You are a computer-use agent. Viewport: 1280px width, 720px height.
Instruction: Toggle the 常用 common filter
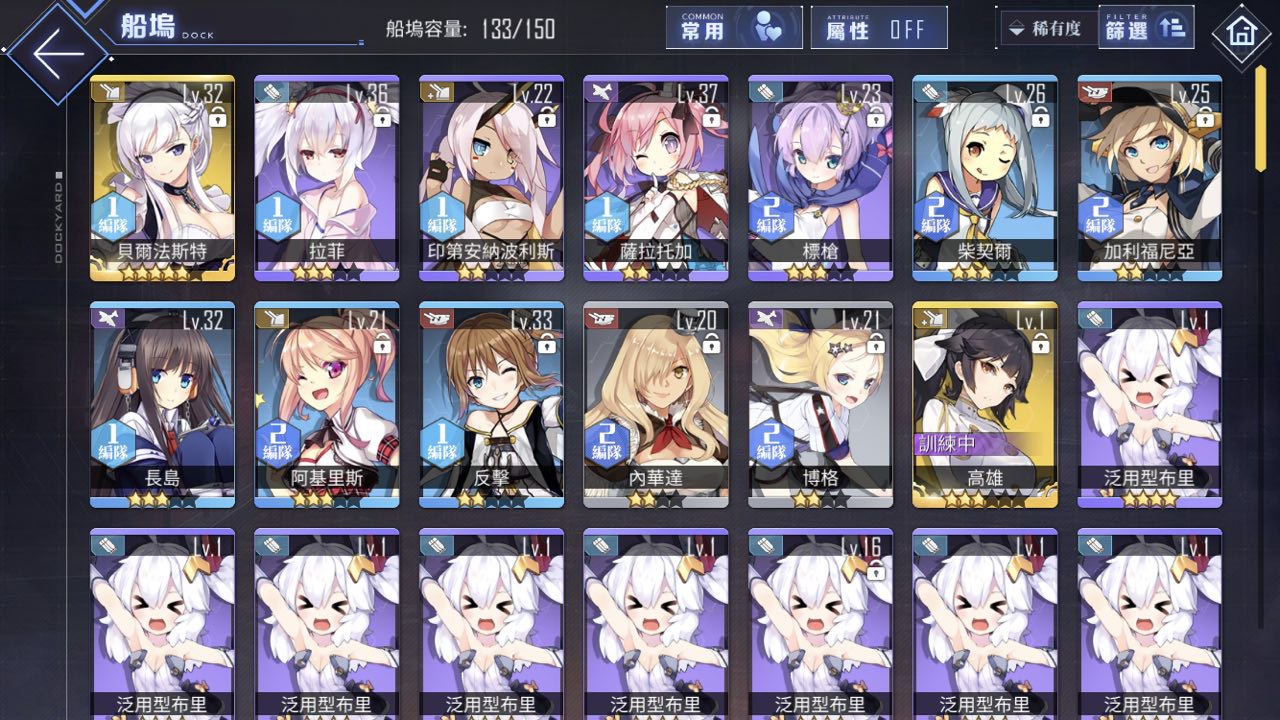pos(734,28)
